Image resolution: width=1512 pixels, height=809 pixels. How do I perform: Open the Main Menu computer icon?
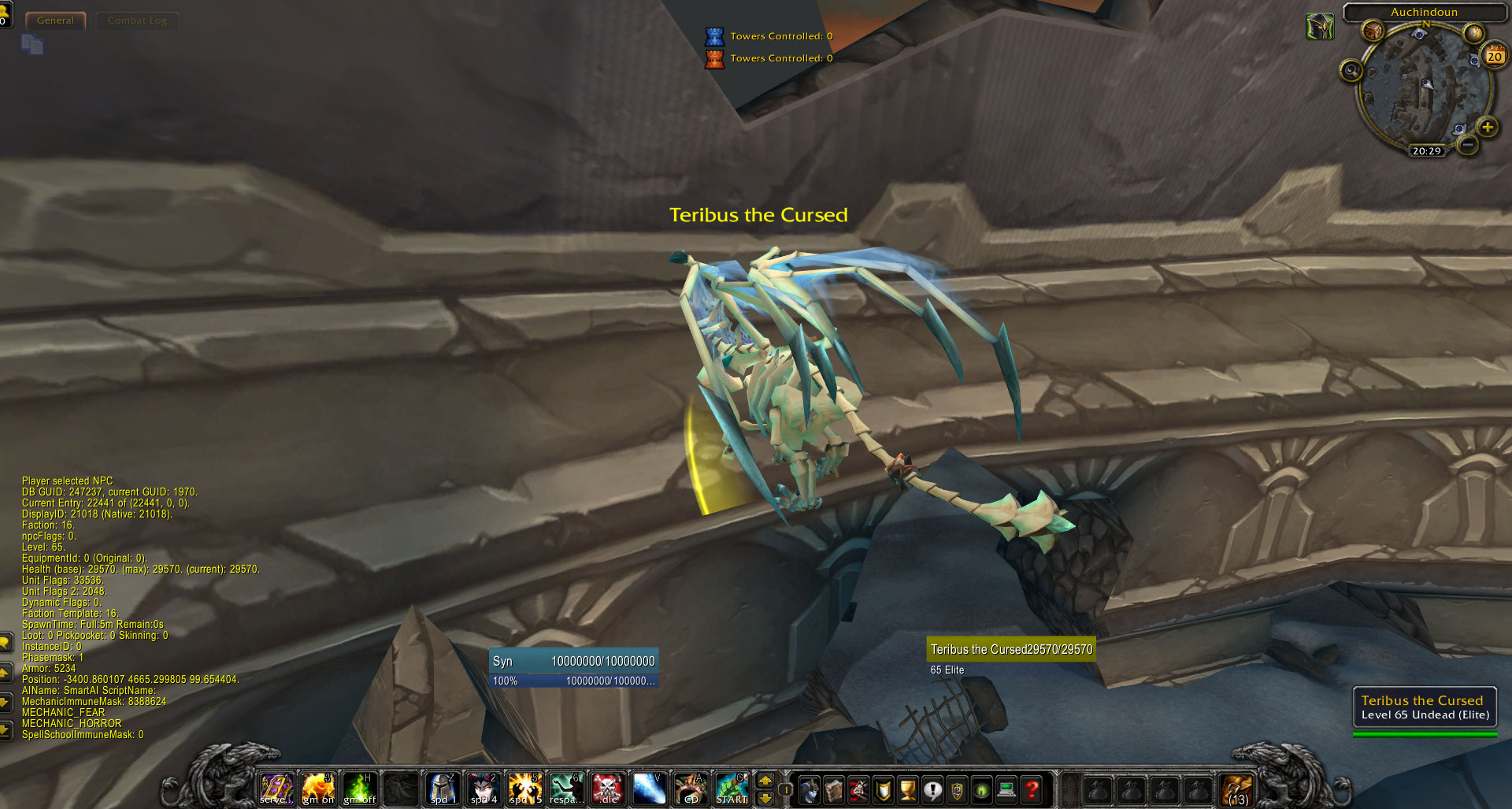tap(1007, 788)
